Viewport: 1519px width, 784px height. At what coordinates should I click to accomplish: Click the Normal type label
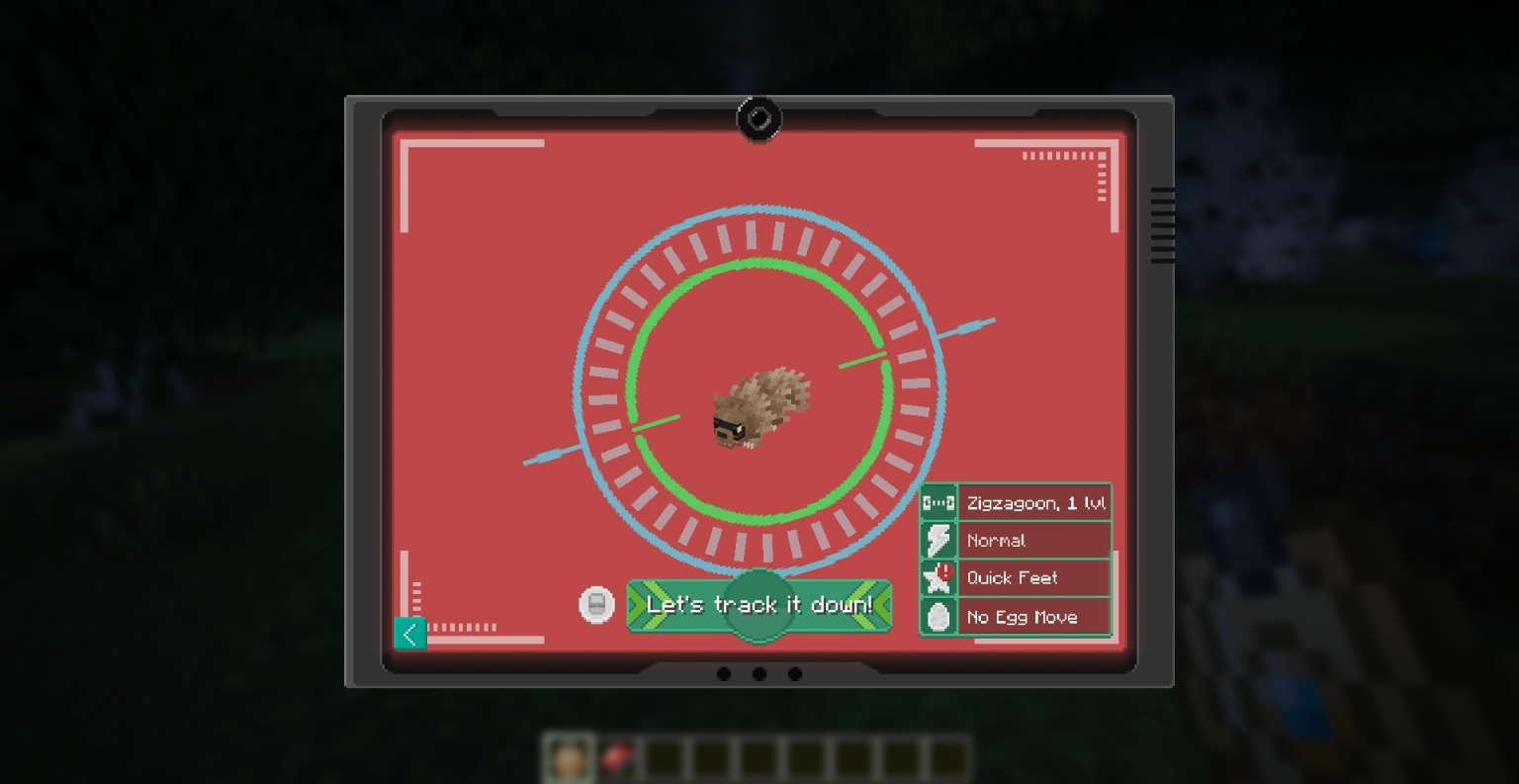(x=996, y=540)
